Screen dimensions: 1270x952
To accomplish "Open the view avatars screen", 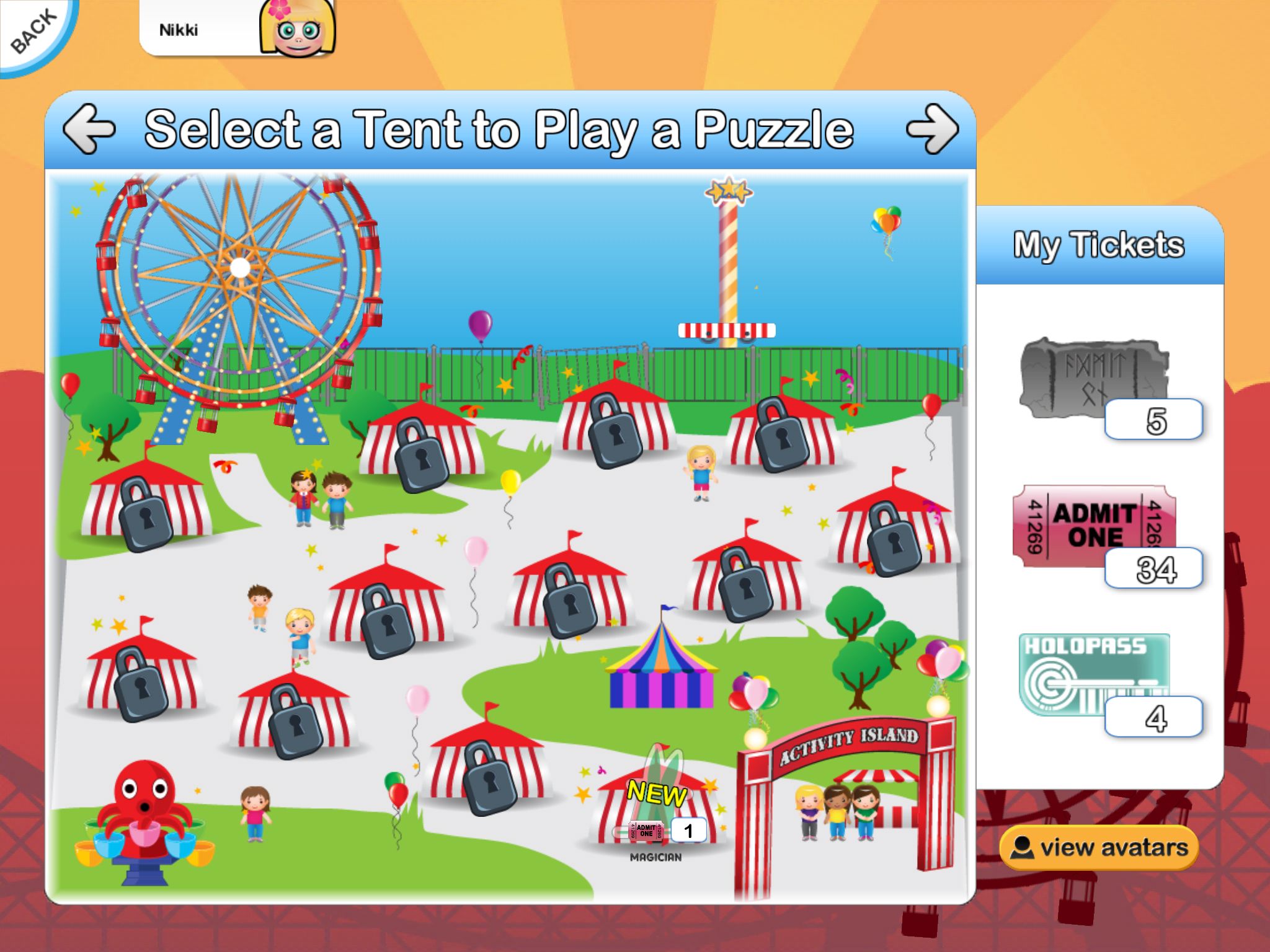I will (1099, 847).
